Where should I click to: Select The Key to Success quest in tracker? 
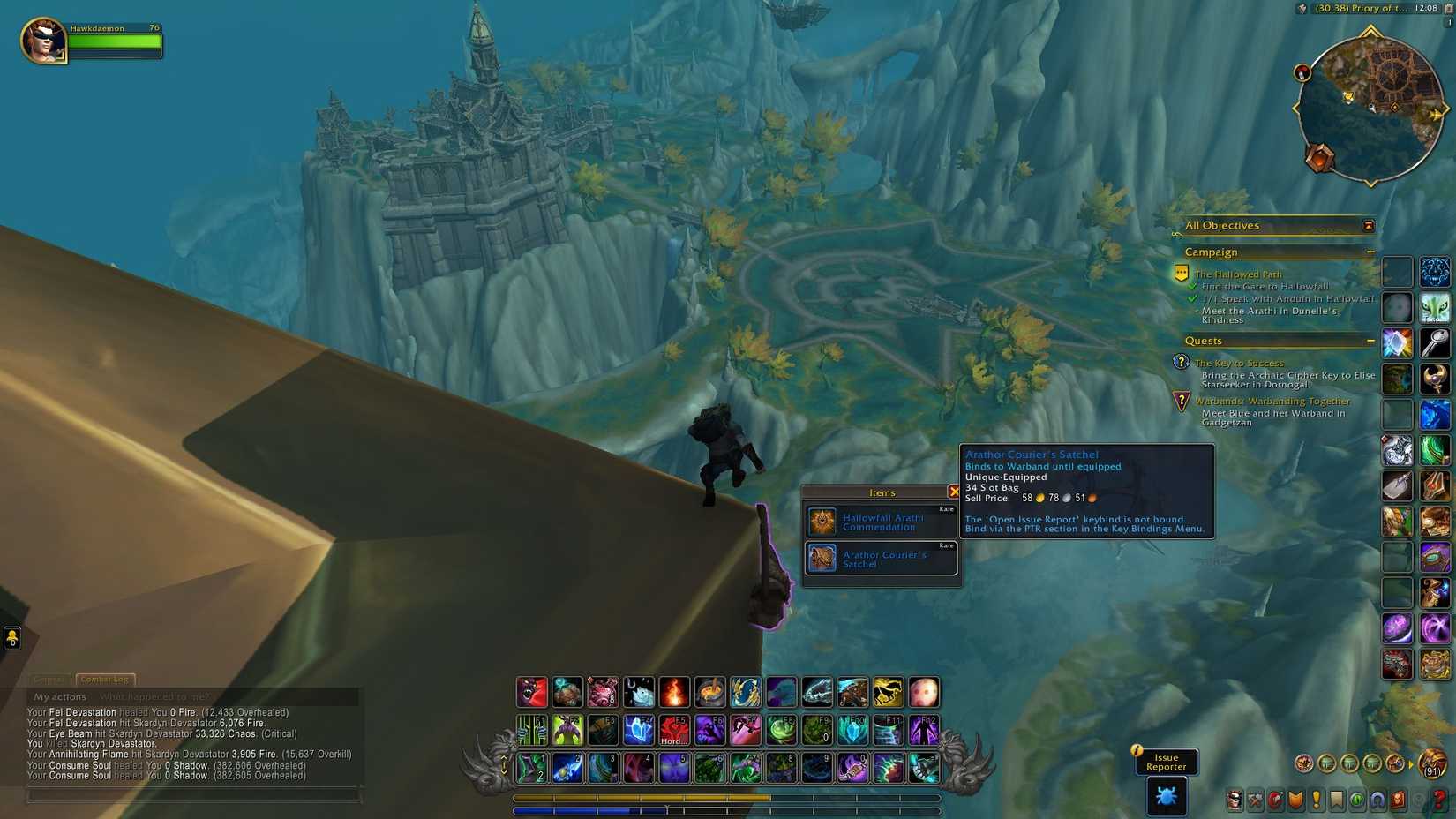coord(1239,363)
